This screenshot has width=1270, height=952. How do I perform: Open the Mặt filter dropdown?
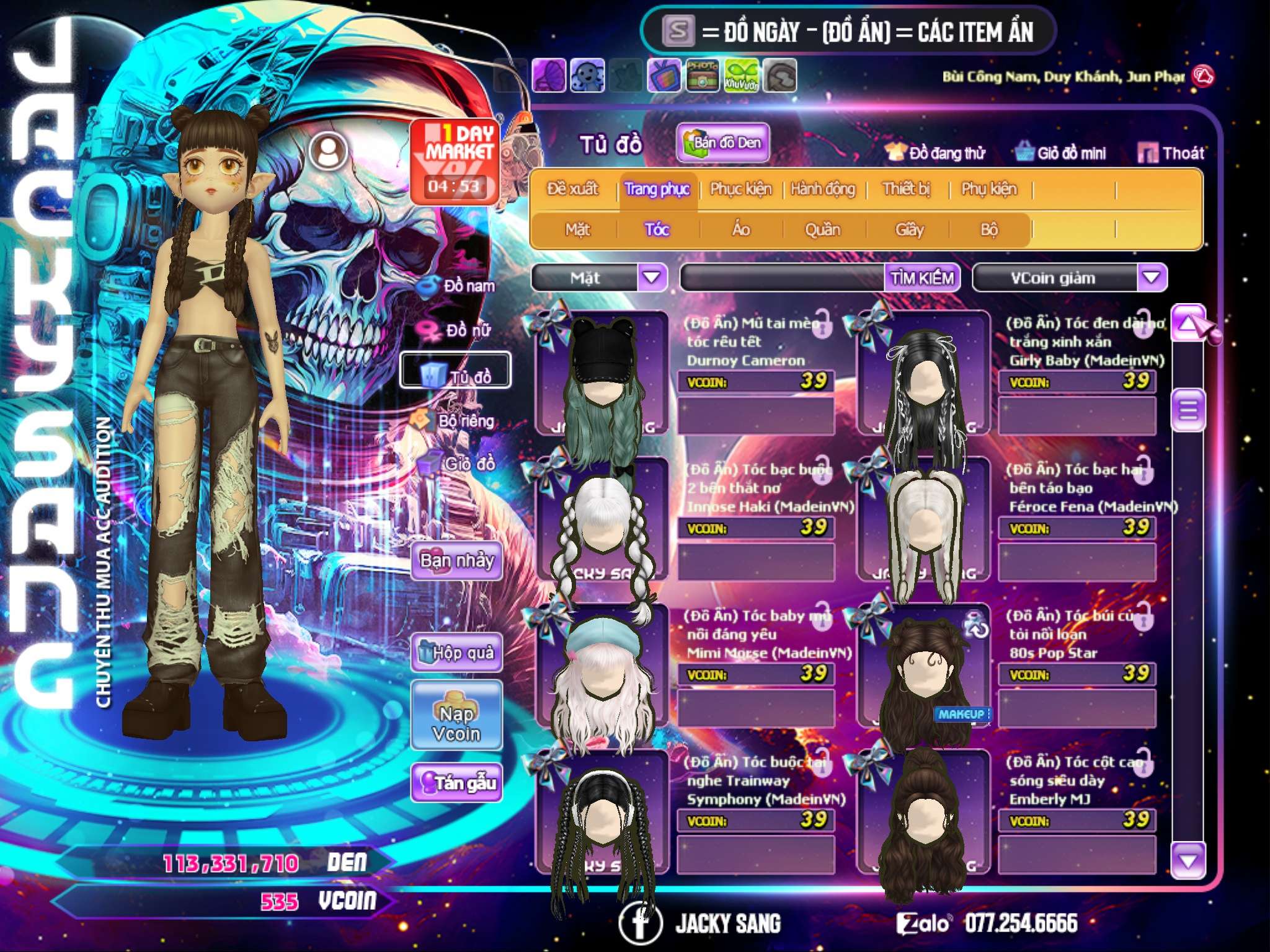point(652,278)
